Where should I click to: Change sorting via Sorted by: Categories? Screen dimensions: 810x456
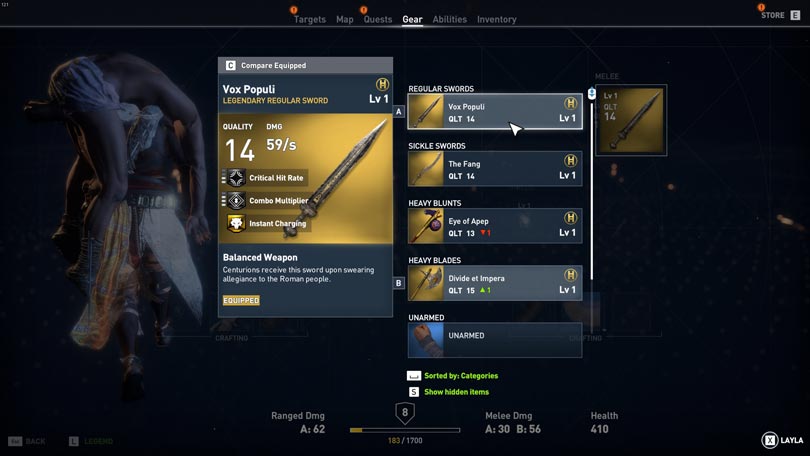pos(460,376)
